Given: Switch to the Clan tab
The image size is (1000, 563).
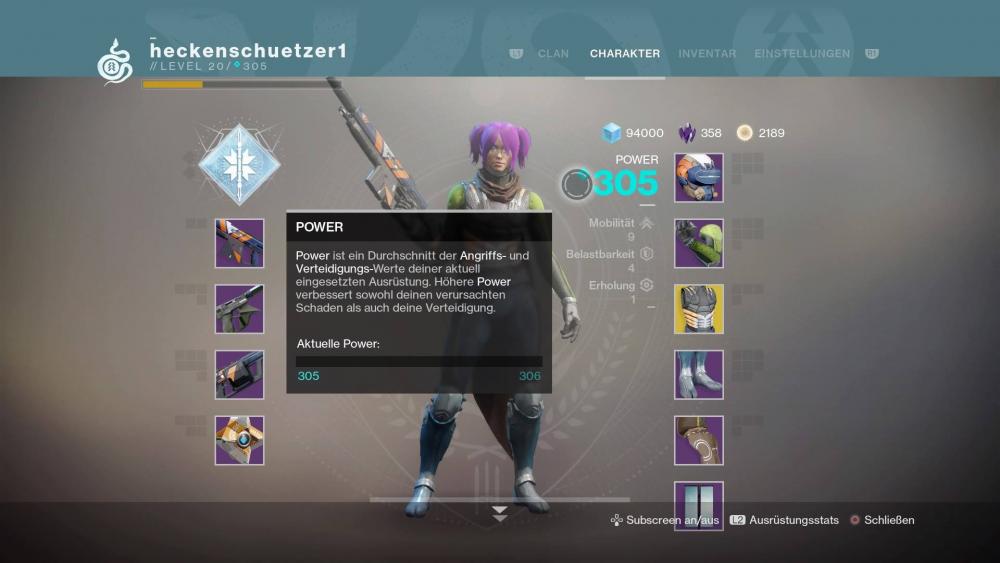Looking at the screenshot, I should (x=553, y=54).
